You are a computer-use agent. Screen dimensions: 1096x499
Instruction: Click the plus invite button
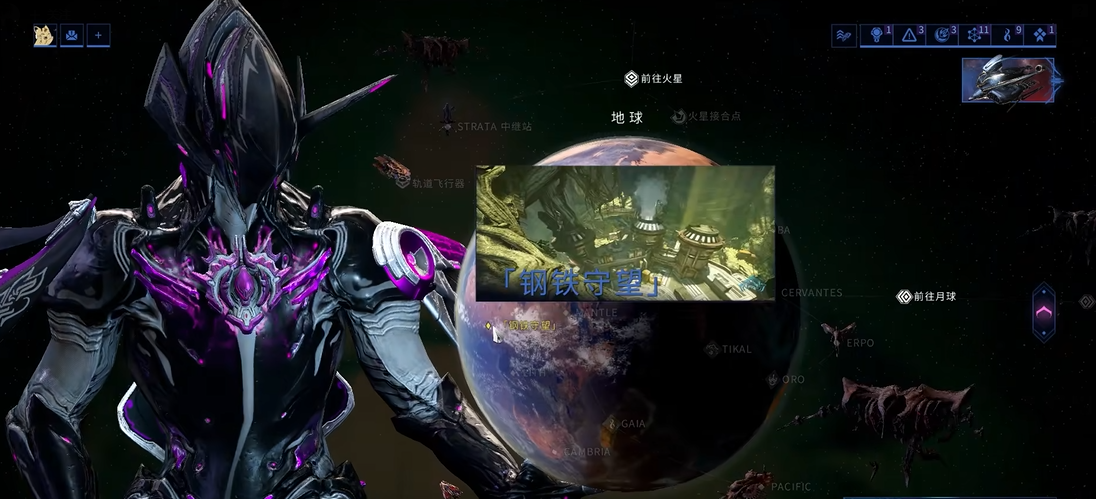coord(99,36)
